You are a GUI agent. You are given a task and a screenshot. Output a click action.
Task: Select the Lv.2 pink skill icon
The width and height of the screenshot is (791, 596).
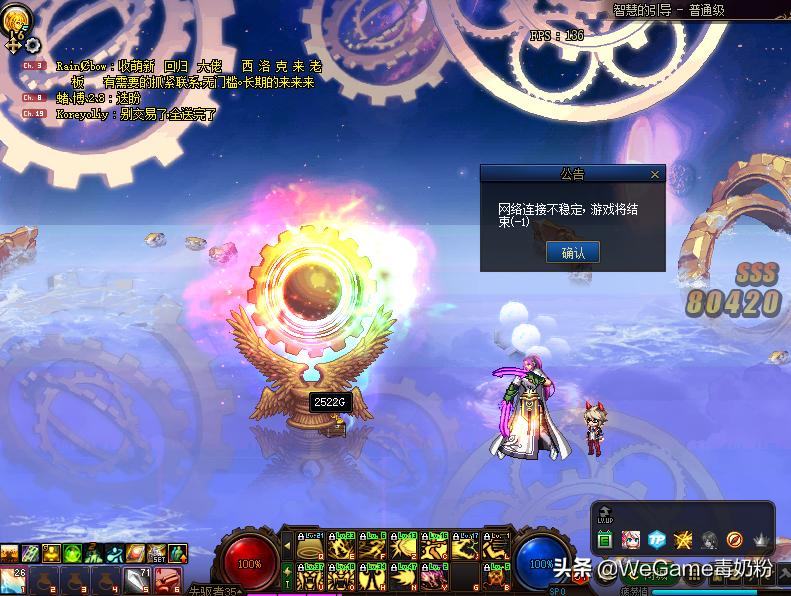coord(435,577)
